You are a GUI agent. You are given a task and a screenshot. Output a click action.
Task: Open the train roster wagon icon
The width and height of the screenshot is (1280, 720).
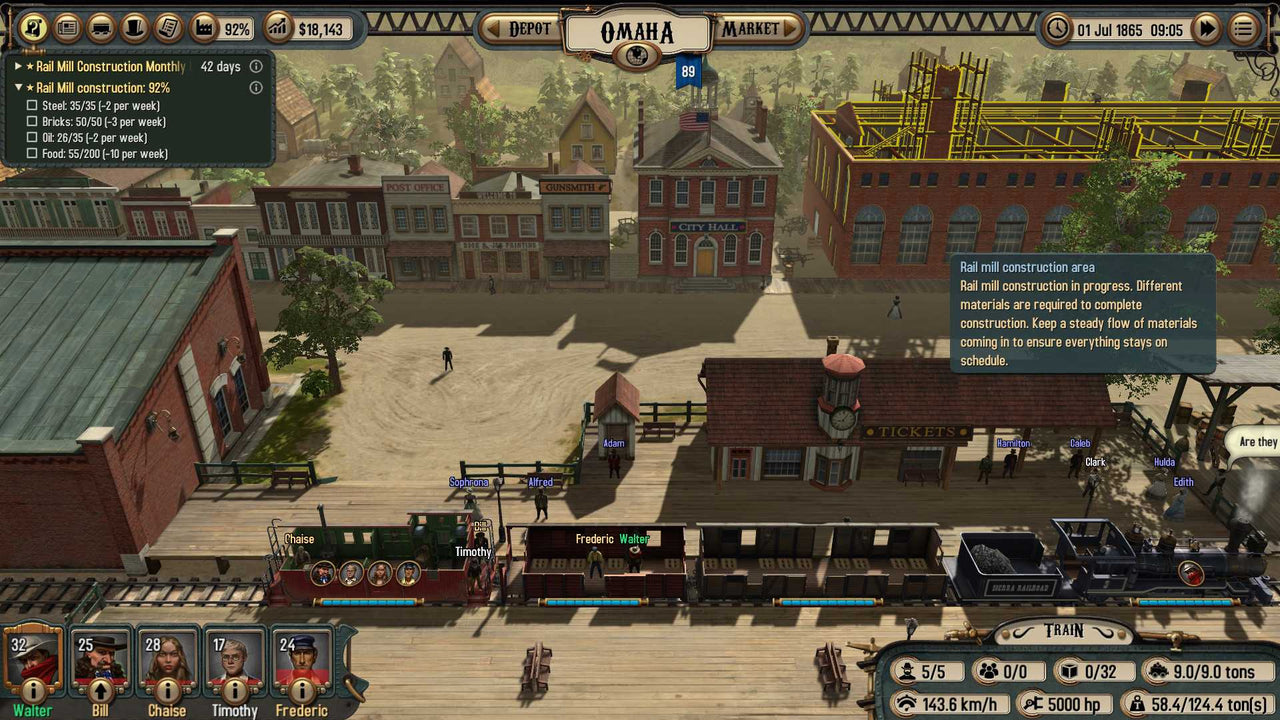pyautogui.click(x=102, y=28)
